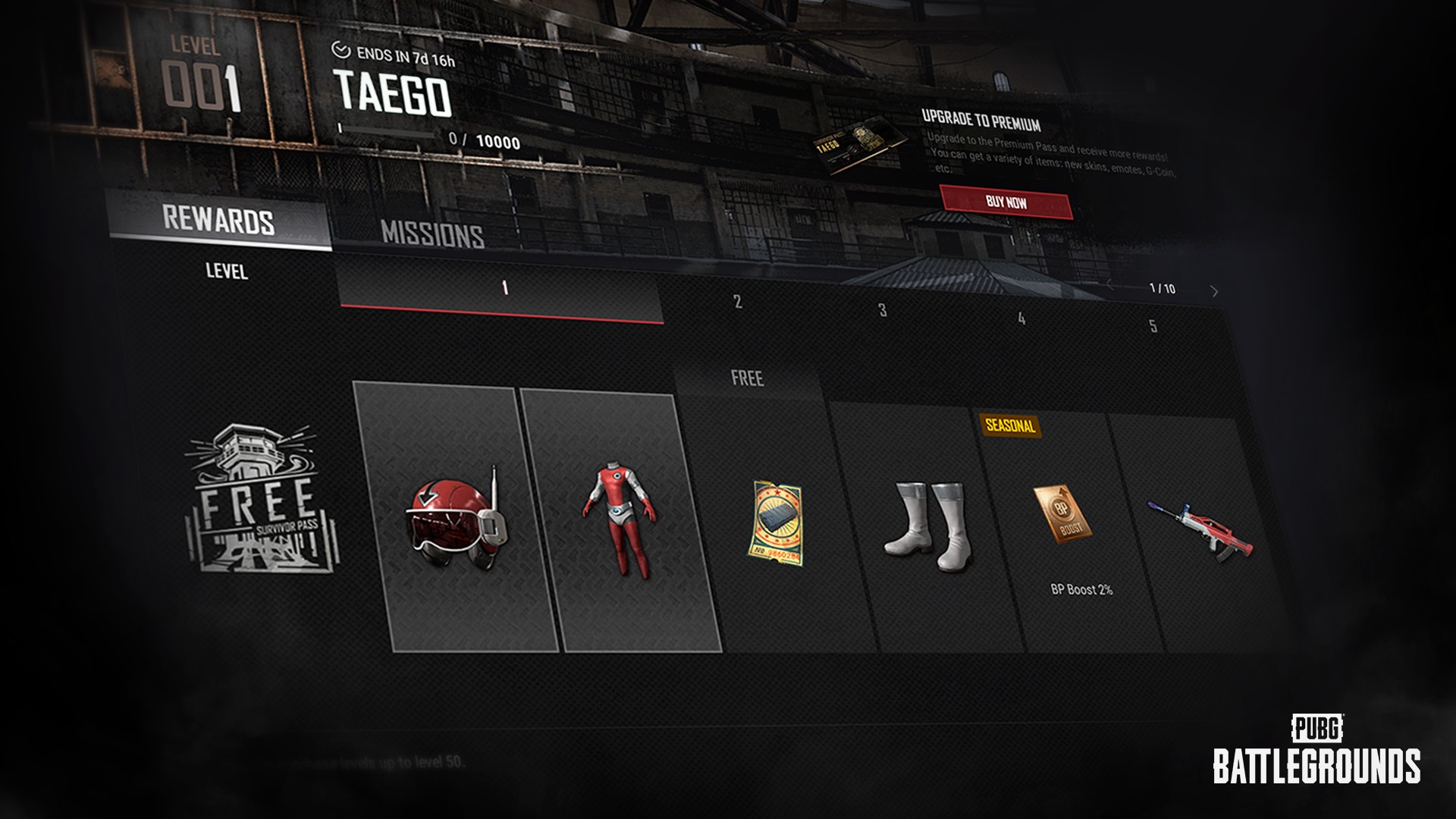Click the Free Survivor Pass emblem

(x=262, y=498)
